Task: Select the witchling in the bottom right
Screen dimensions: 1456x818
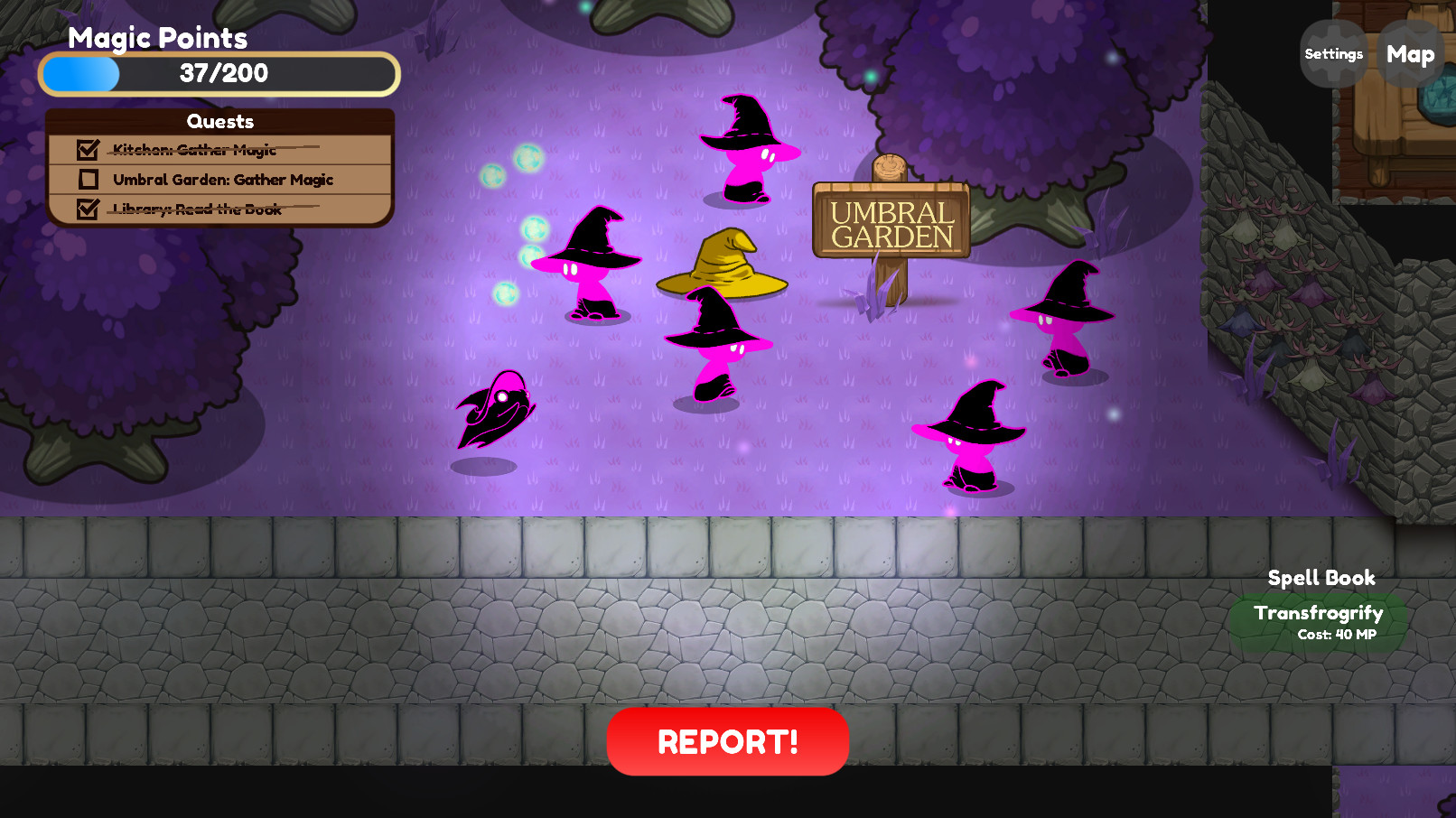Action: point(974,438)
